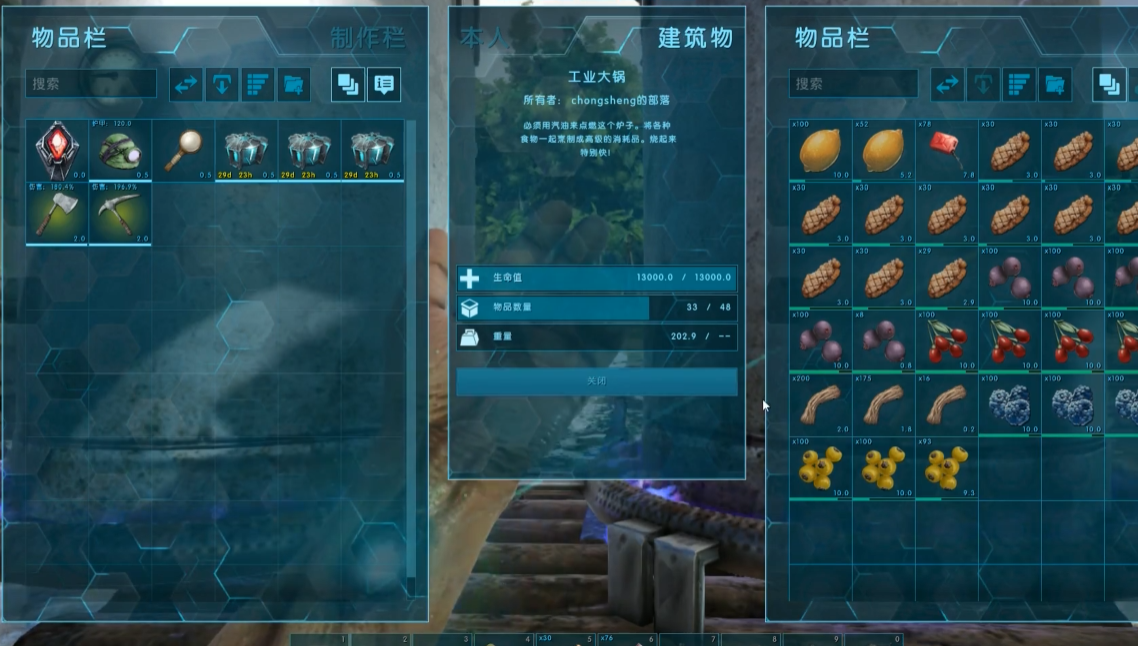Choose the x16 brown root stack

[x=945, y=404]
